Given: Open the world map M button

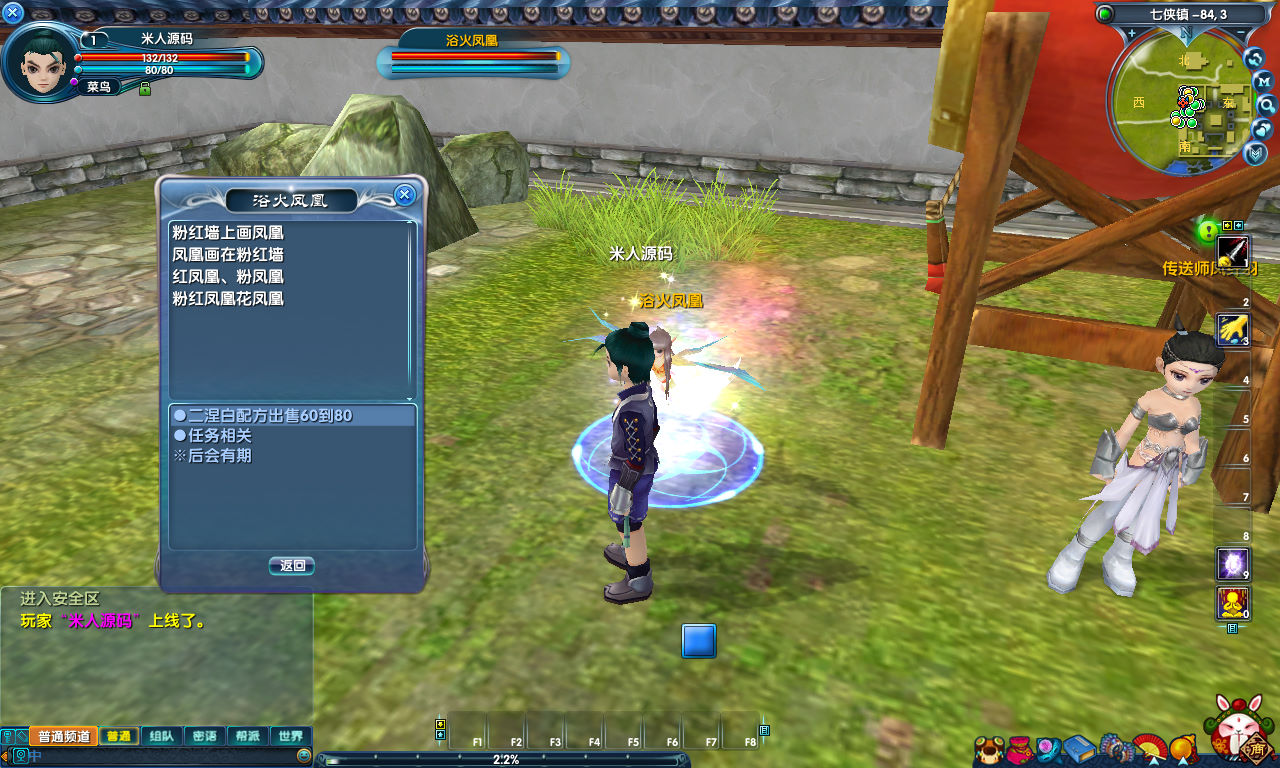Looking at the screenshot, I should tap(1263, 80).
